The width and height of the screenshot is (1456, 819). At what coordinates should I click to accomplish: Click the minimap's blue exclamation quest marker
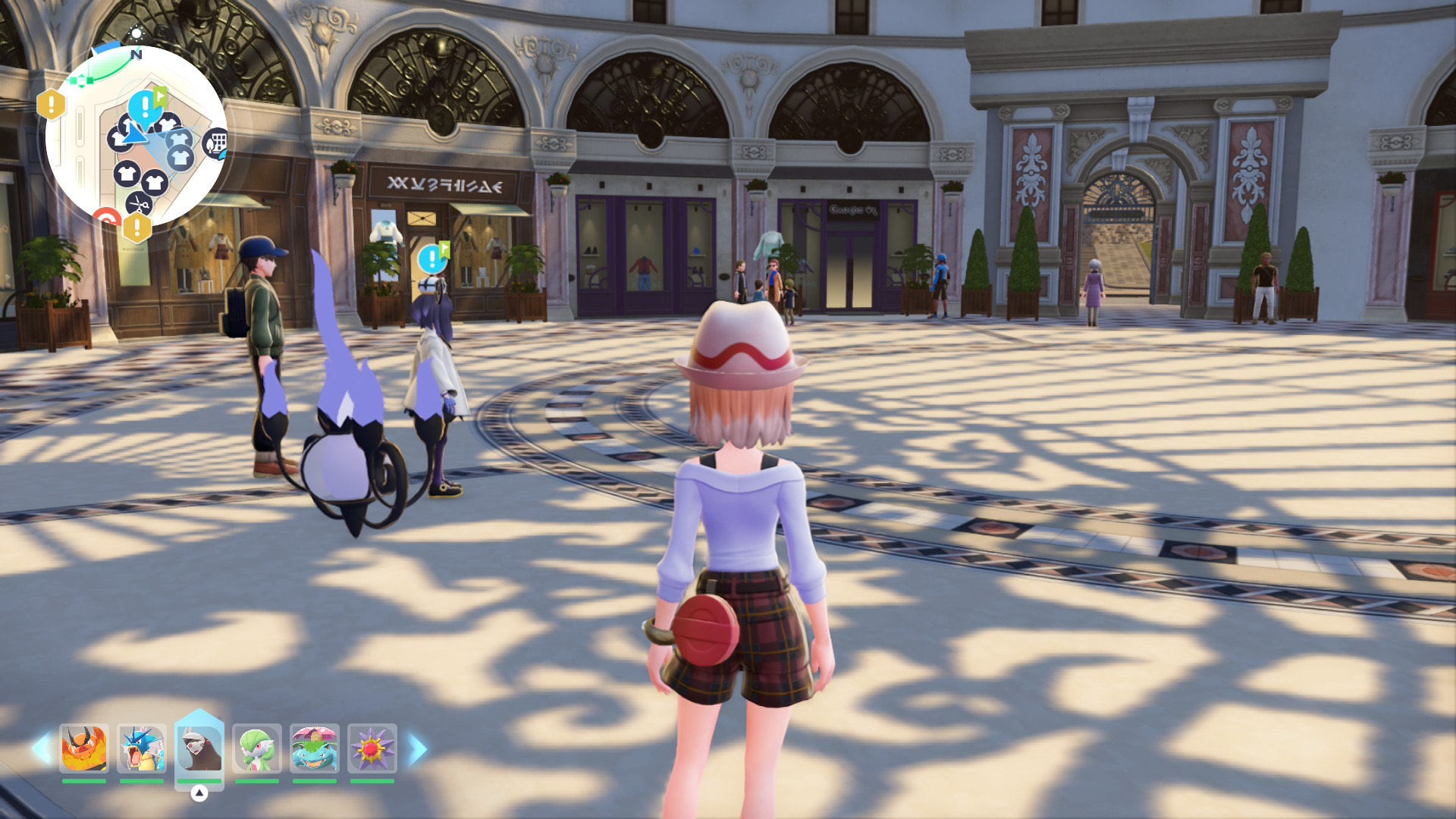pos(144,108)
